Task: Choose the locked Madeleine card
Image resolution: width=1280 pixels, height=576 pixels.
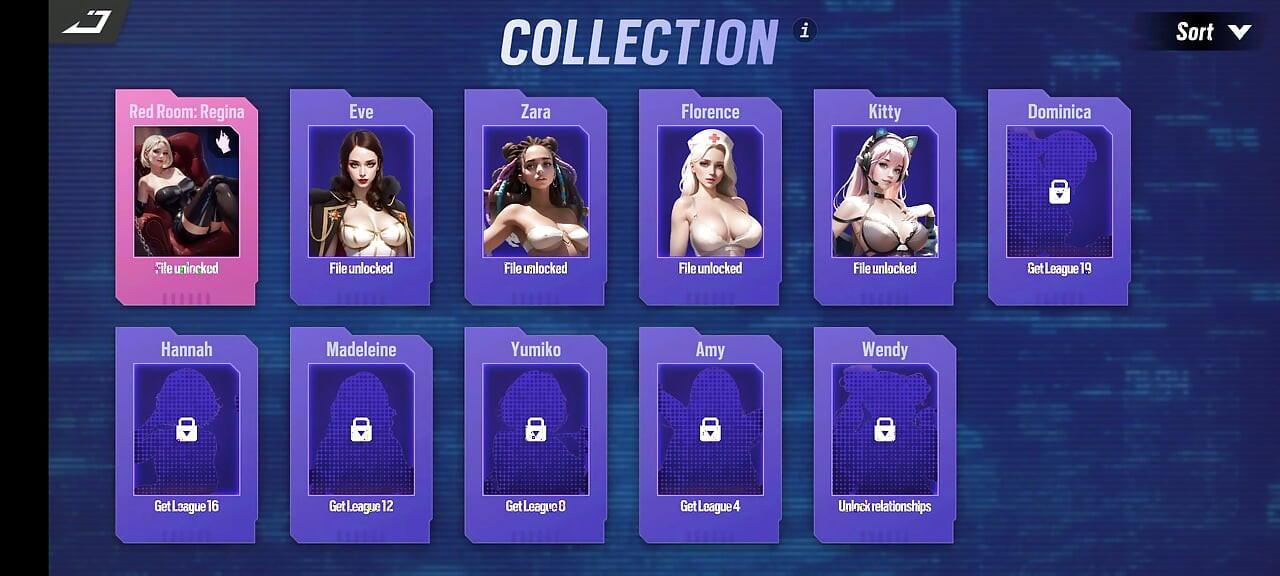Action: (361, 434)
